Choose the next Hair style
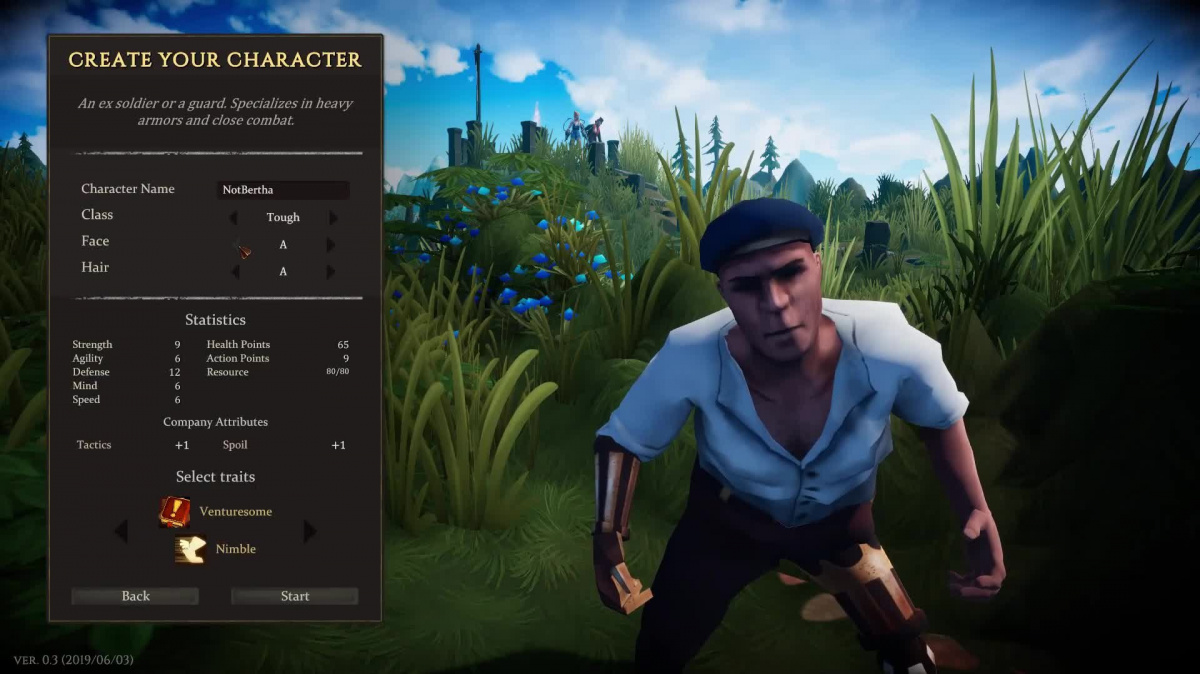 (331, 271)
